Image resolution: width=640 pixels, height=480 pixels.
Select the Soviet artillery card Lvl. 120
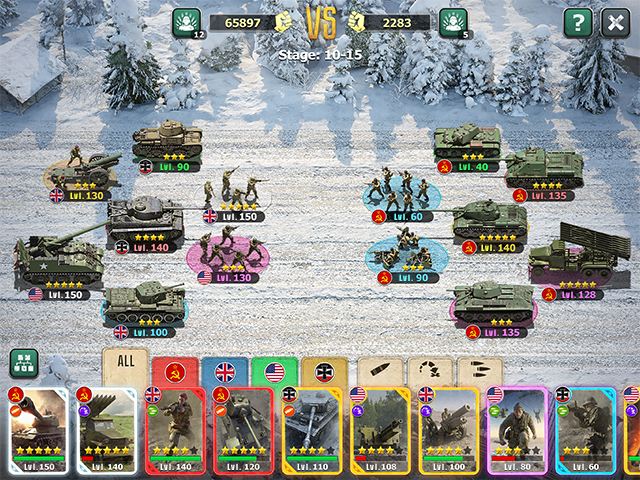click(x=244, y=430)
